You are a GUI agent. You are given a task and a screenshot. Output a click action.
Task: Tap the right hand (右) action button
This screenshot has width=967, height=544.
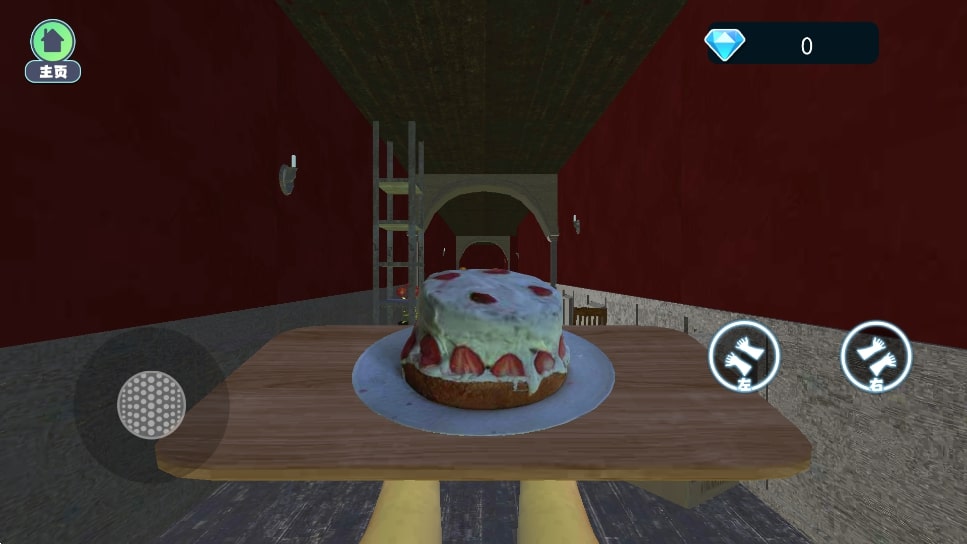pos(876,356)
